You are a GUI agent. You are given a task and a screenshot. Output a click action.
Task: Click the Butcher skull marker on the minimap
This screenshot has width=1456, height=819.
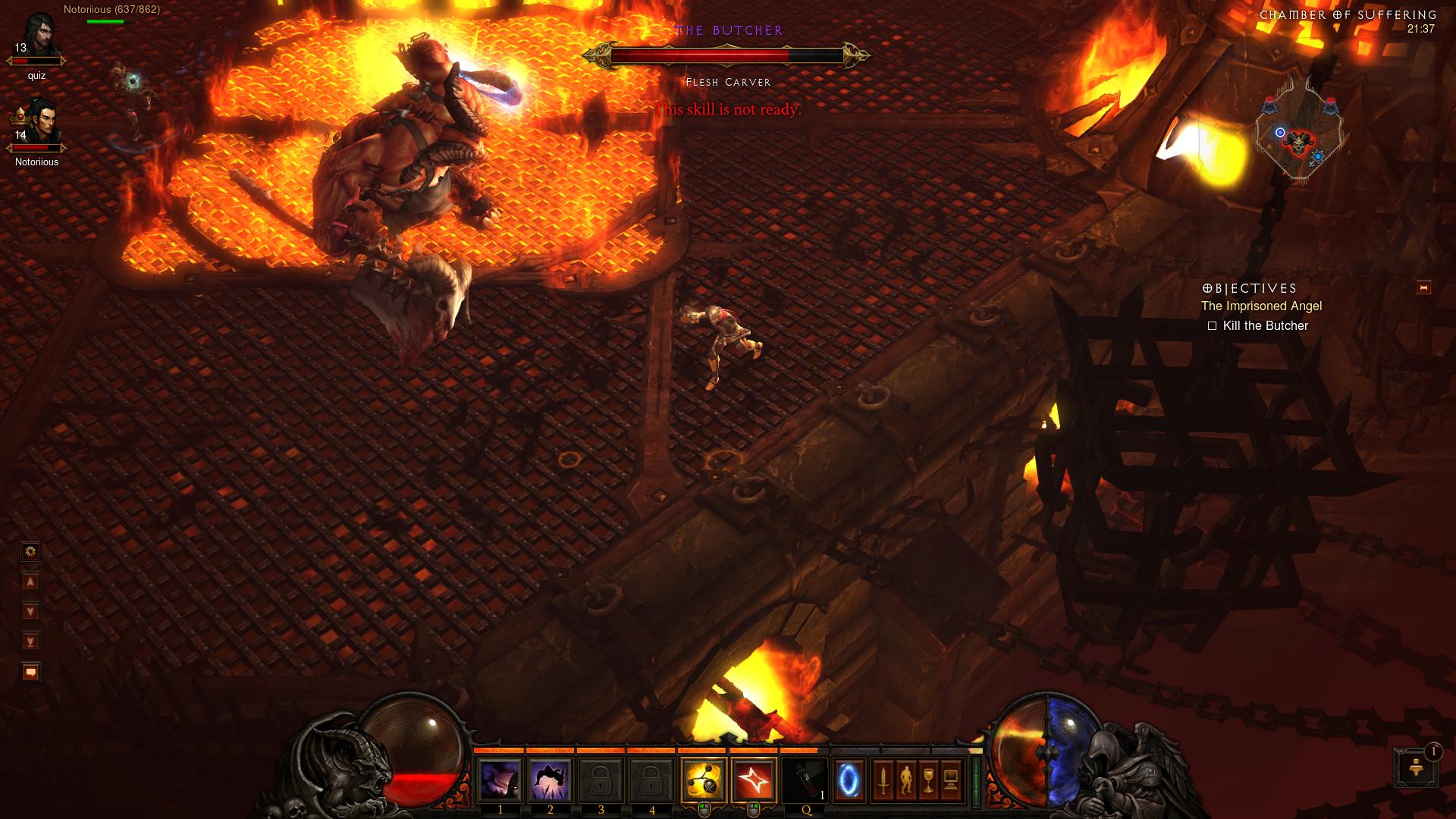point(1298,142)
